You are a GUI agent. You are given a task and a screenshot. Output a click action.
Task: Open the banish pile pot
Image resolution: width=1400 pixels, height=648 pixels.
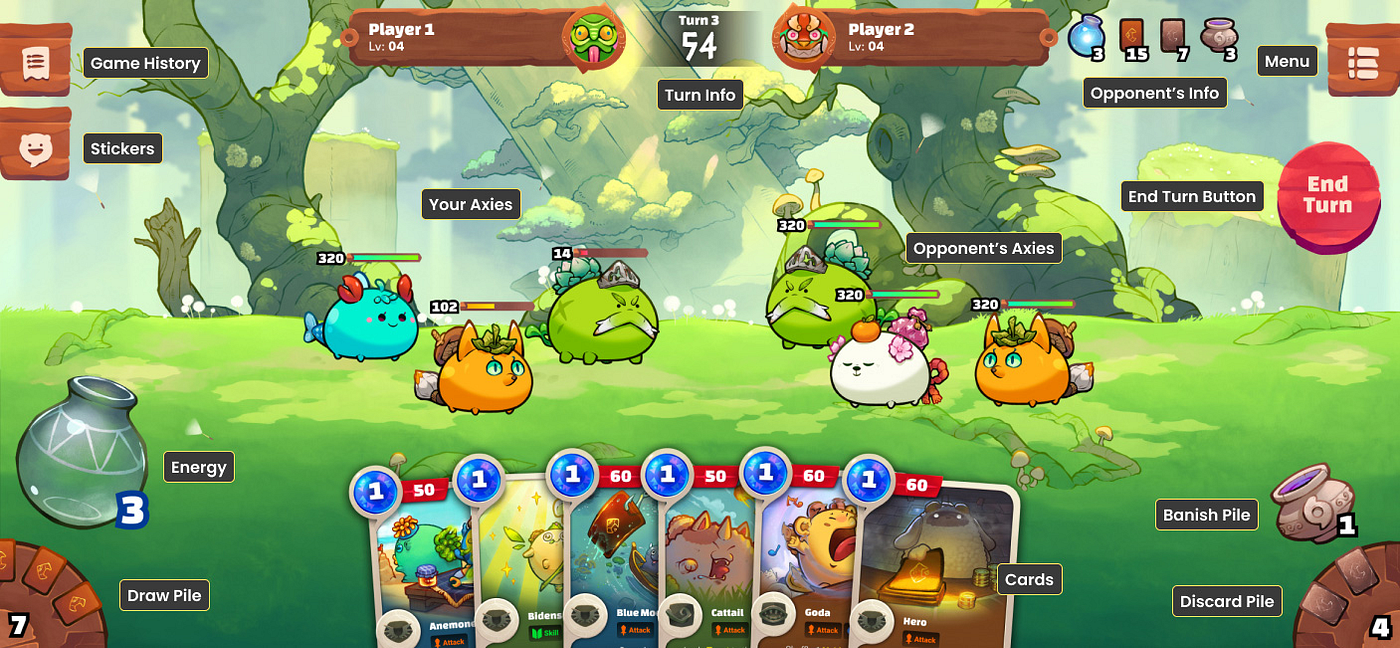click(1312, 503)
